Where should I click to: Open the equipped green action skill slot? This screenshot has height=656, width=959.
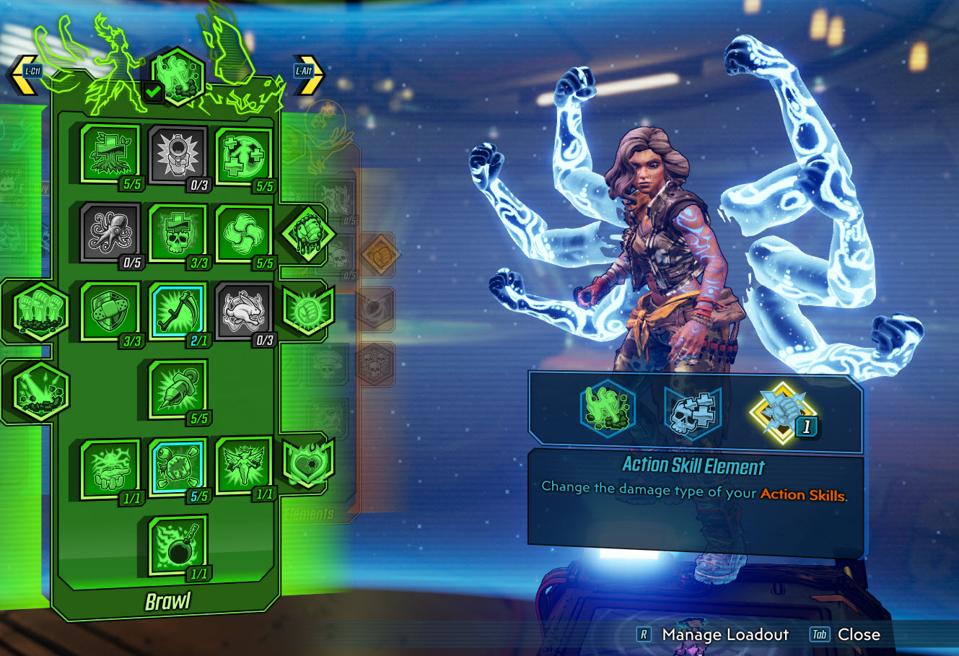click(x=607, y=408)
